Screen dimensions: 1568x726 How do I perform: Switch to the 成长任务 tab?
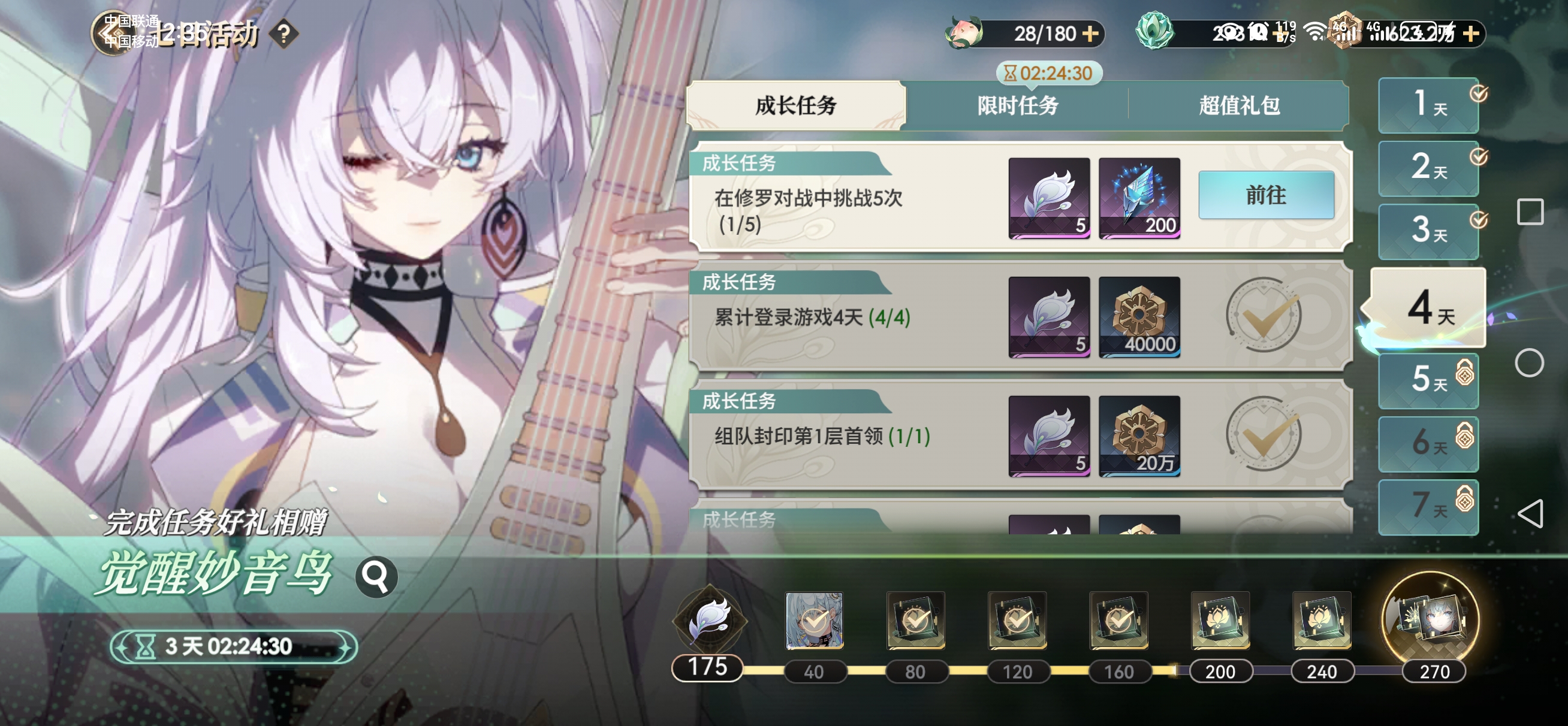click(x=795, y=106)
